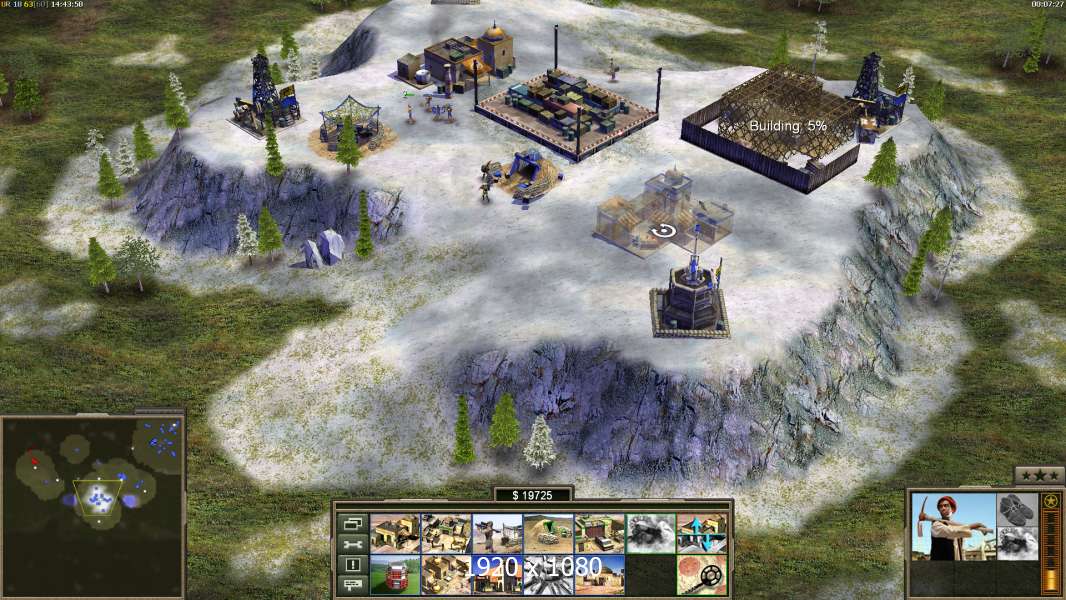Click the overlapping windows button on the command bar
Screen dimensions: 1066x600
tap(352, 523)
